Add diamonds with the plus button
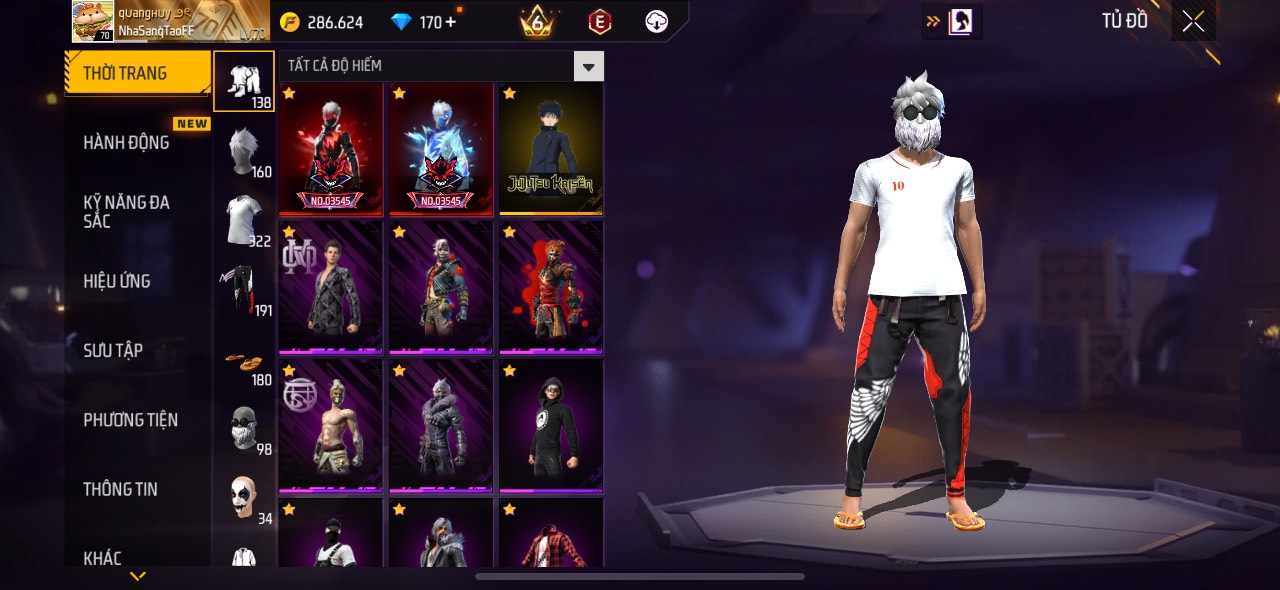This screenshot has height=590, width=1280. click(451, 22)
